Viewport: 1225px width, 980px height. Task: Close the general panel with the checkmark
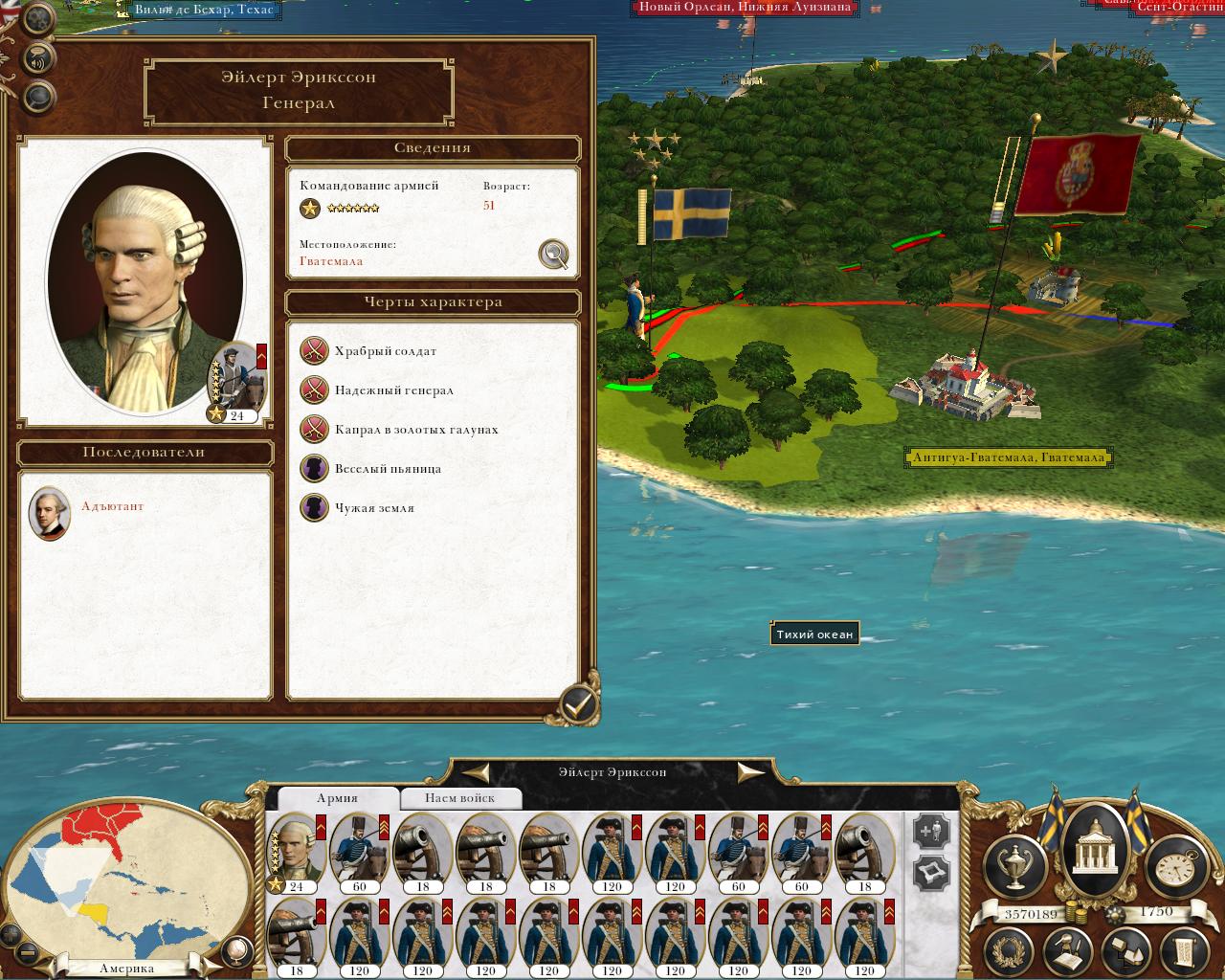pos(577,705)
